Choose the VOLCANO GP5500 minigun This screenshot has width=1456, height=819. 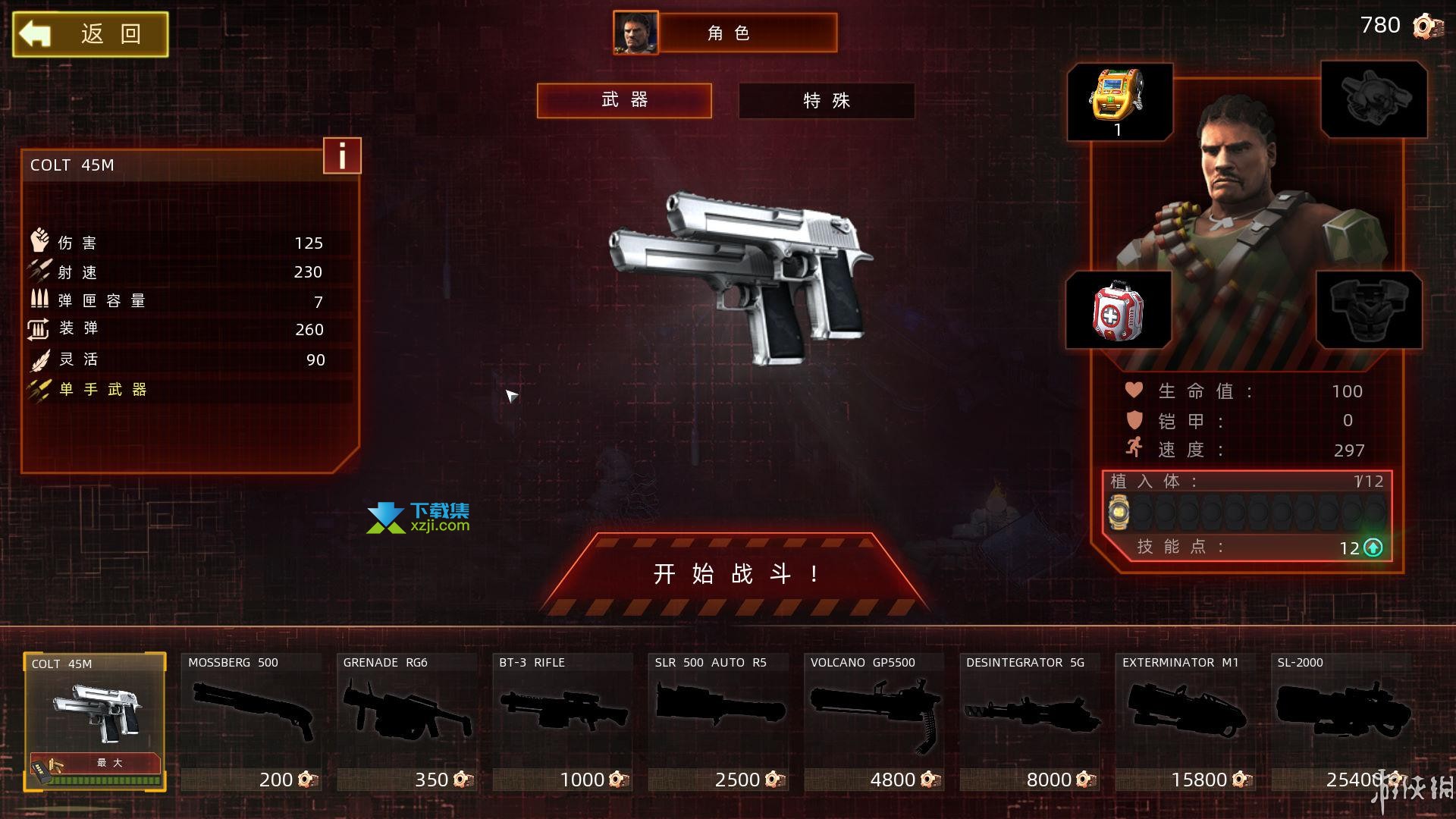pyautogui.click(x=874, y=720)
